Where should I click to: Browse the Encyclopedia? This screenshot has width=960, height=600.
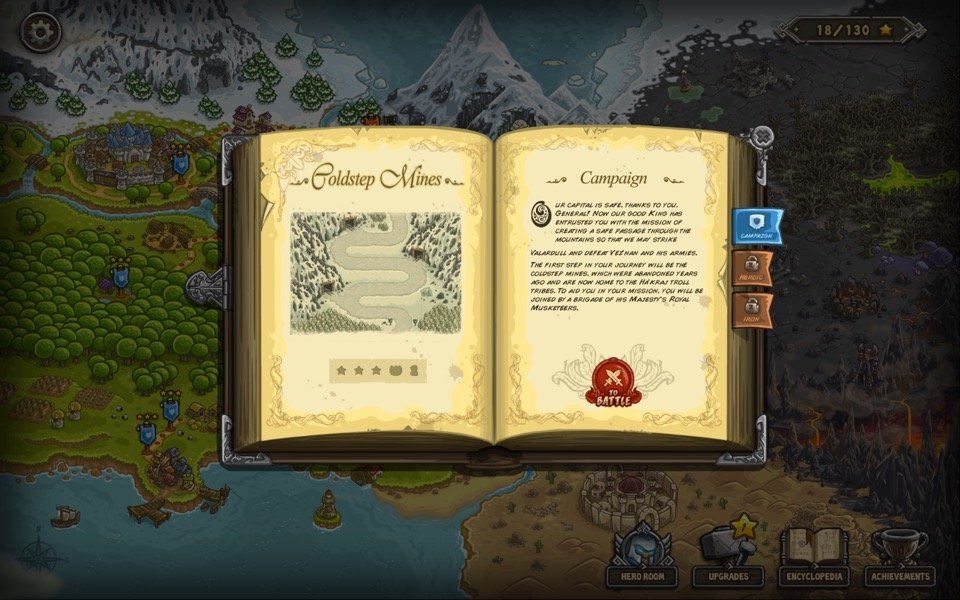coord(814,558)
